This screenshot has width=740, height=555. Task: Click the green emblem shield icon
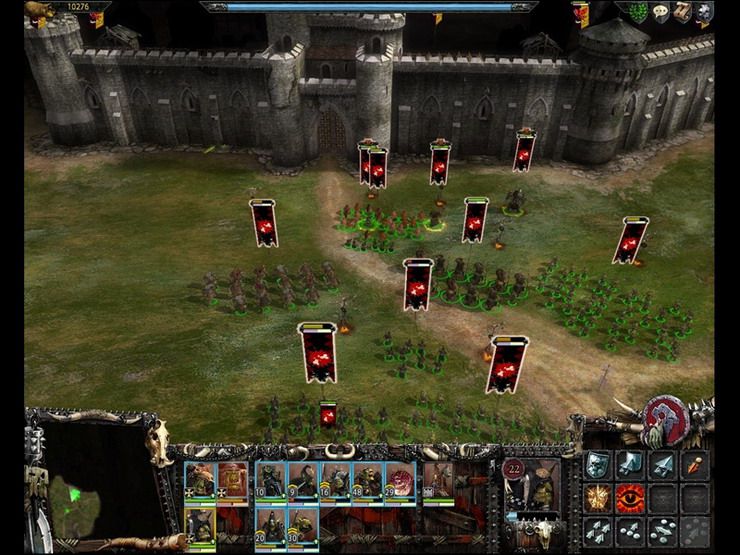tap(638, 12)
